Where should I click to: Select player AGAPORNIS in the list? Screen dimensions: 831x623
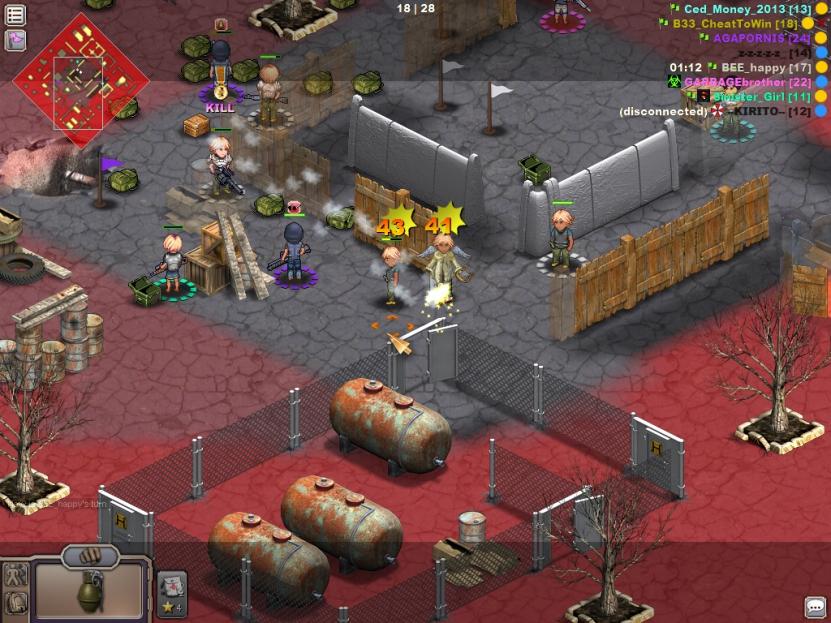(754, 38)
